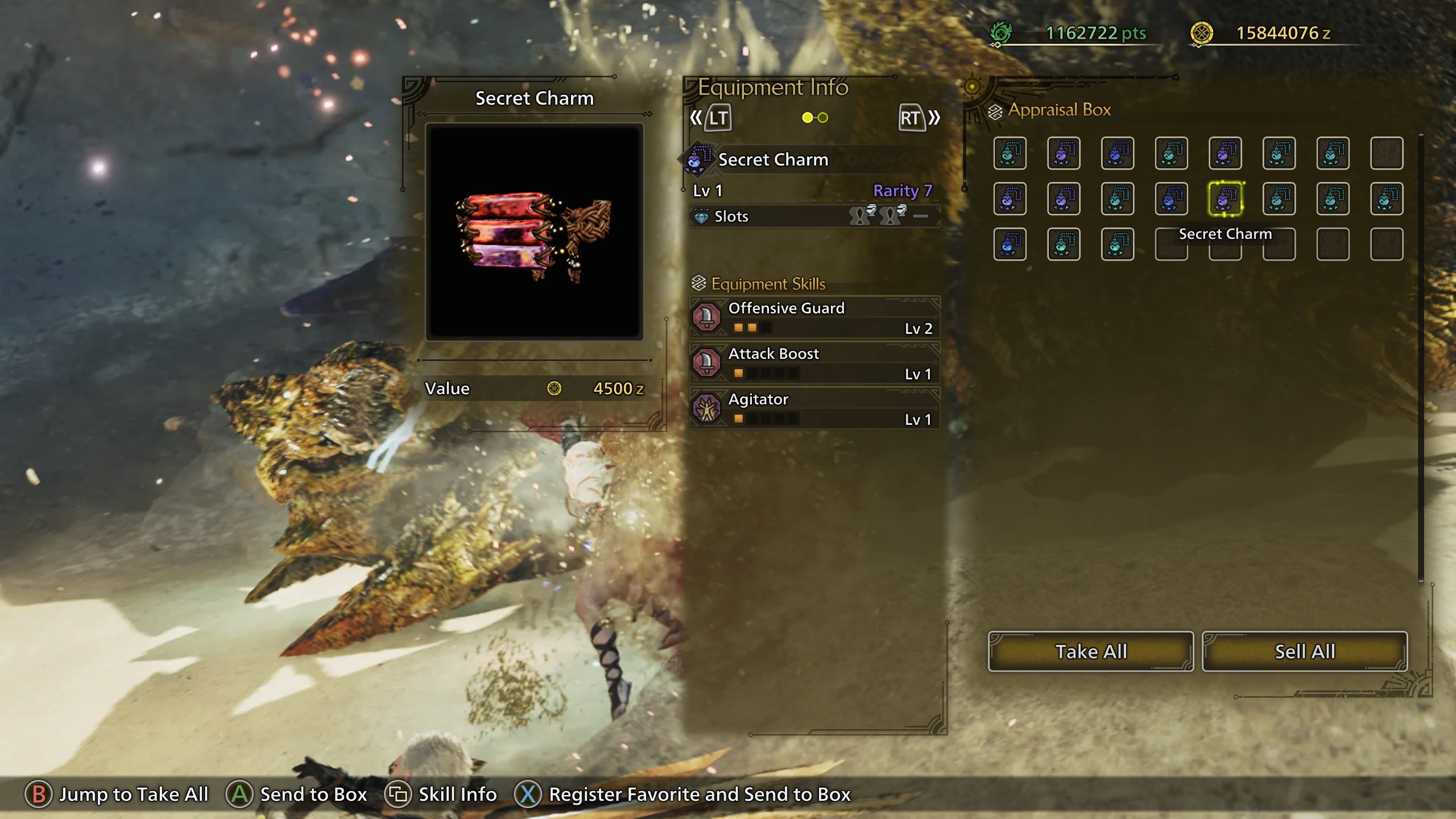Screen dimensions: 1456x819
Task: Select the Offensive Guard skill row
Action: [x=814, y=317]
